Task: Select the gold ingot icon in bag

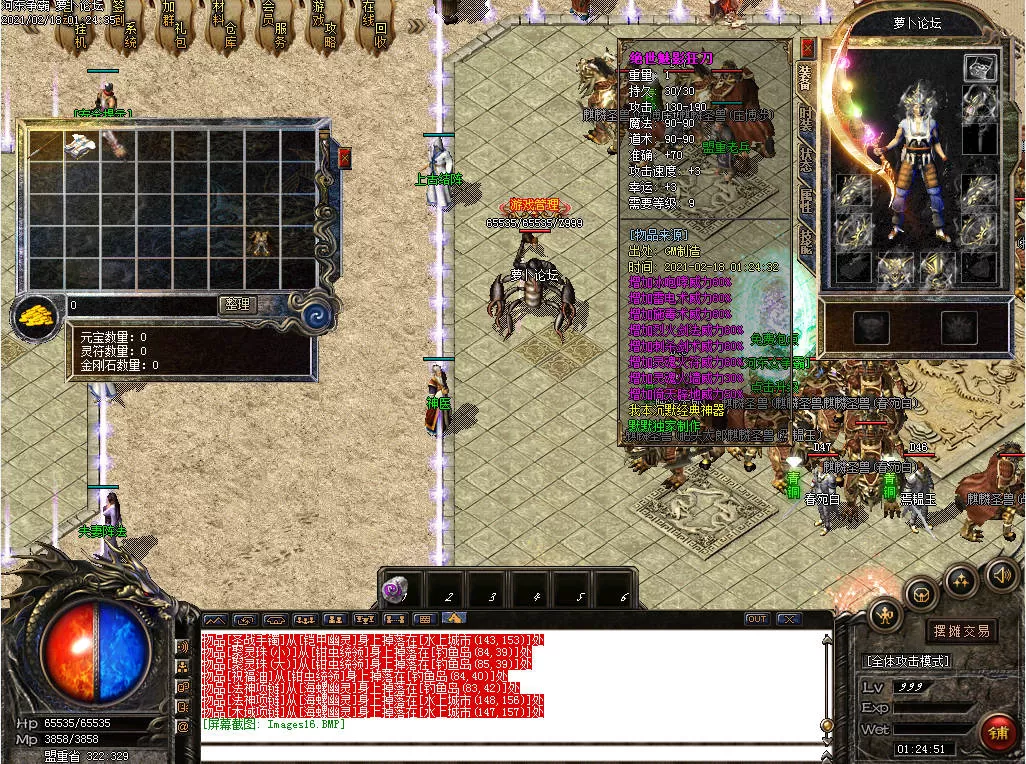Action: click(x=36, y=318)
